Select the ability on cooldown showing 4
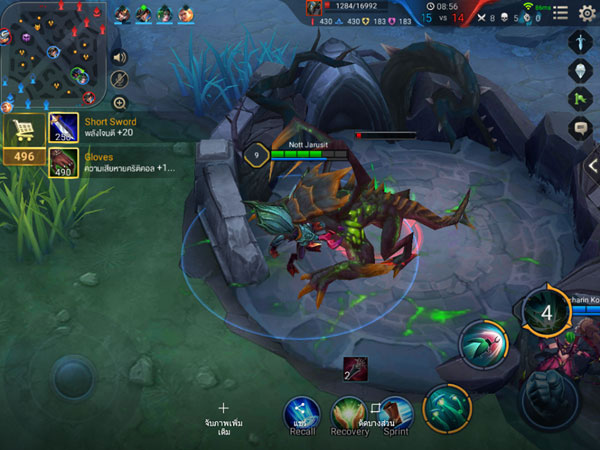 pos(546,312)
